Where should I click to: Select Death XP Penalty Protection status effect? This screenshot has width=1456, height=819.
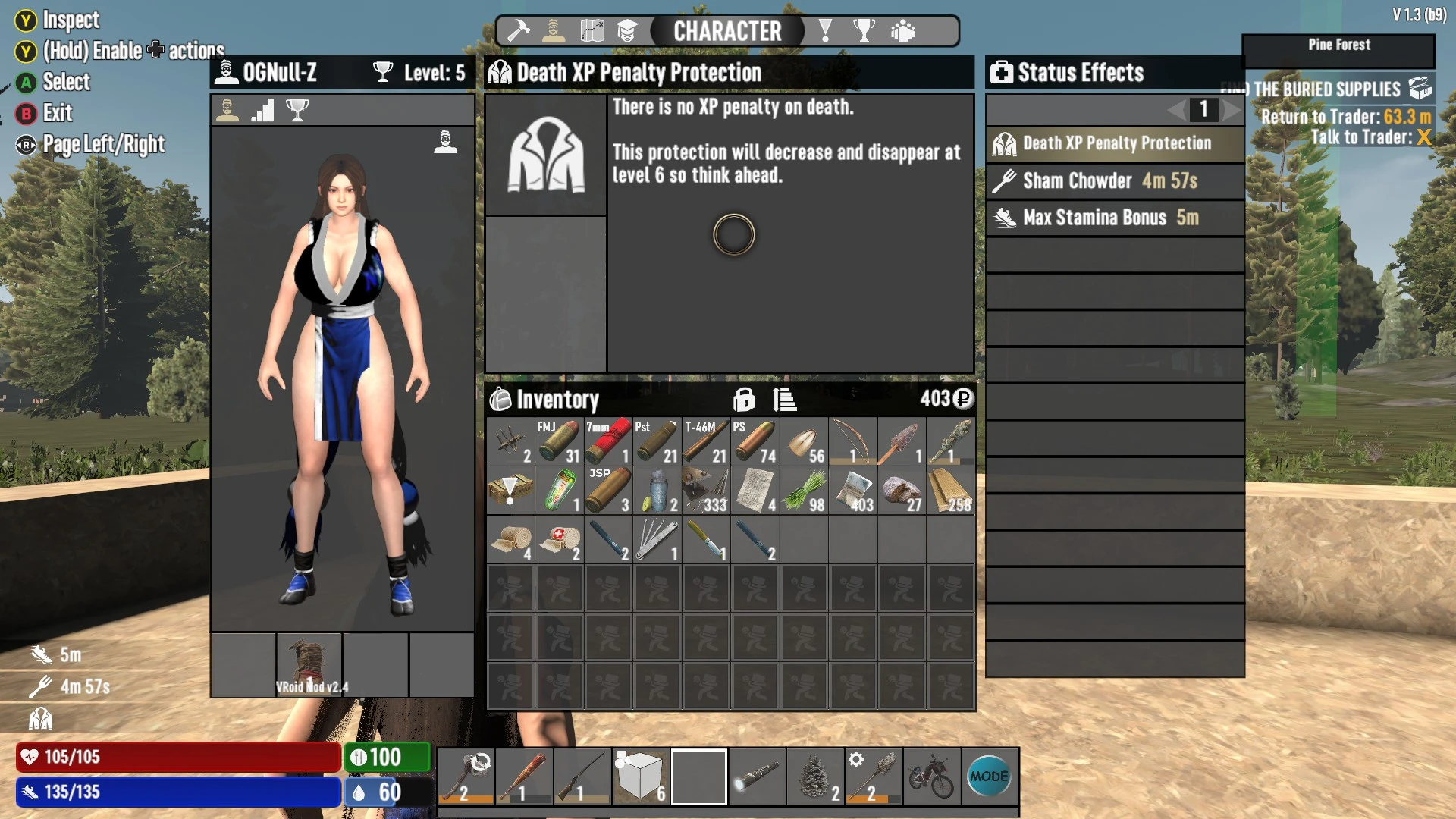(x=1115, y=143)
